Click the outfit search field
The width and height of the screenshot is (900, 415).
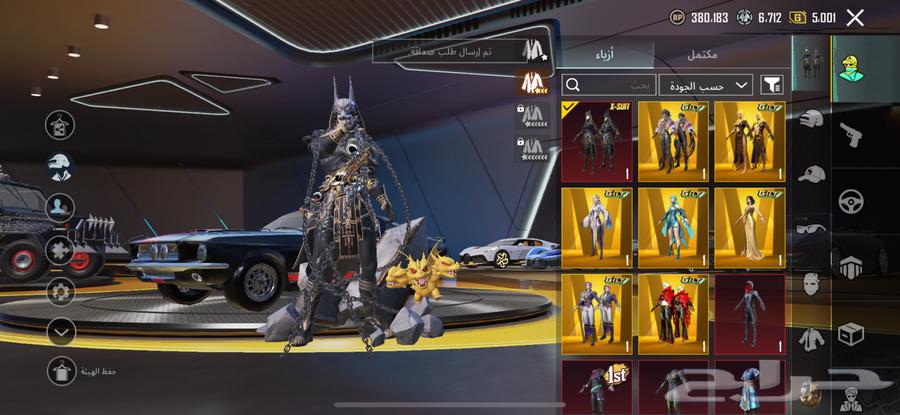click(608, 85)
